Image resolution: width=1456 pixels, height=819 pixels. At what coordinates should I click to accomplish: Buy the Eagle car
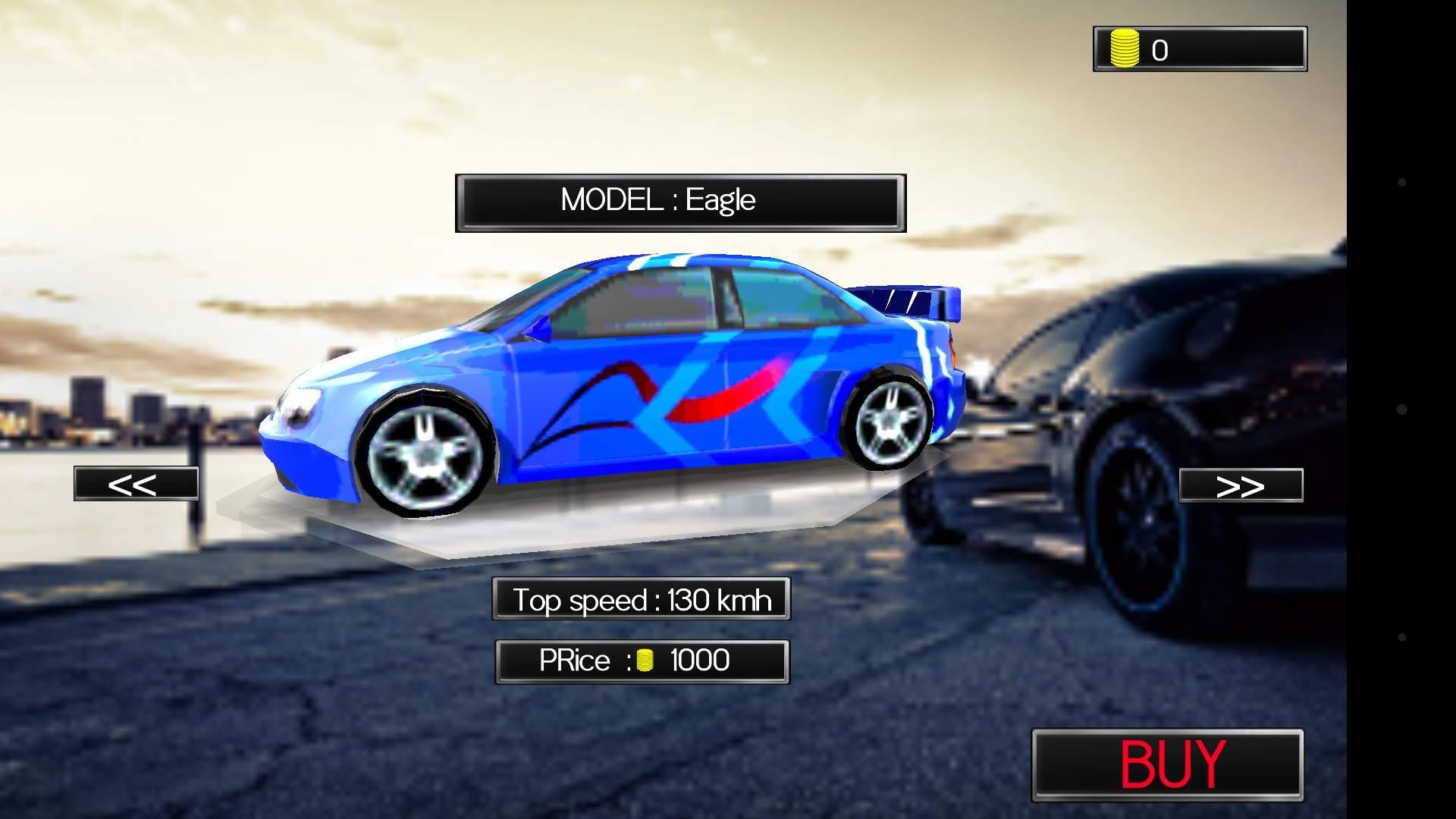(x=1168, y=764)
